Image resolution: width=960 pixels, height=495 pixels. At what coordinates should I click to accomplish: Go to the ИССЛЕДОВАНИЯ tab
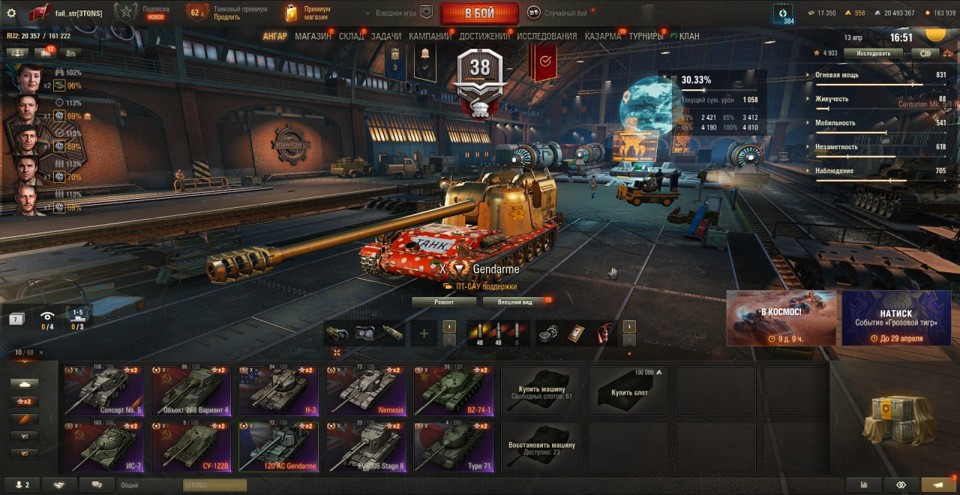pyautogui.click(x=546, y=36)
